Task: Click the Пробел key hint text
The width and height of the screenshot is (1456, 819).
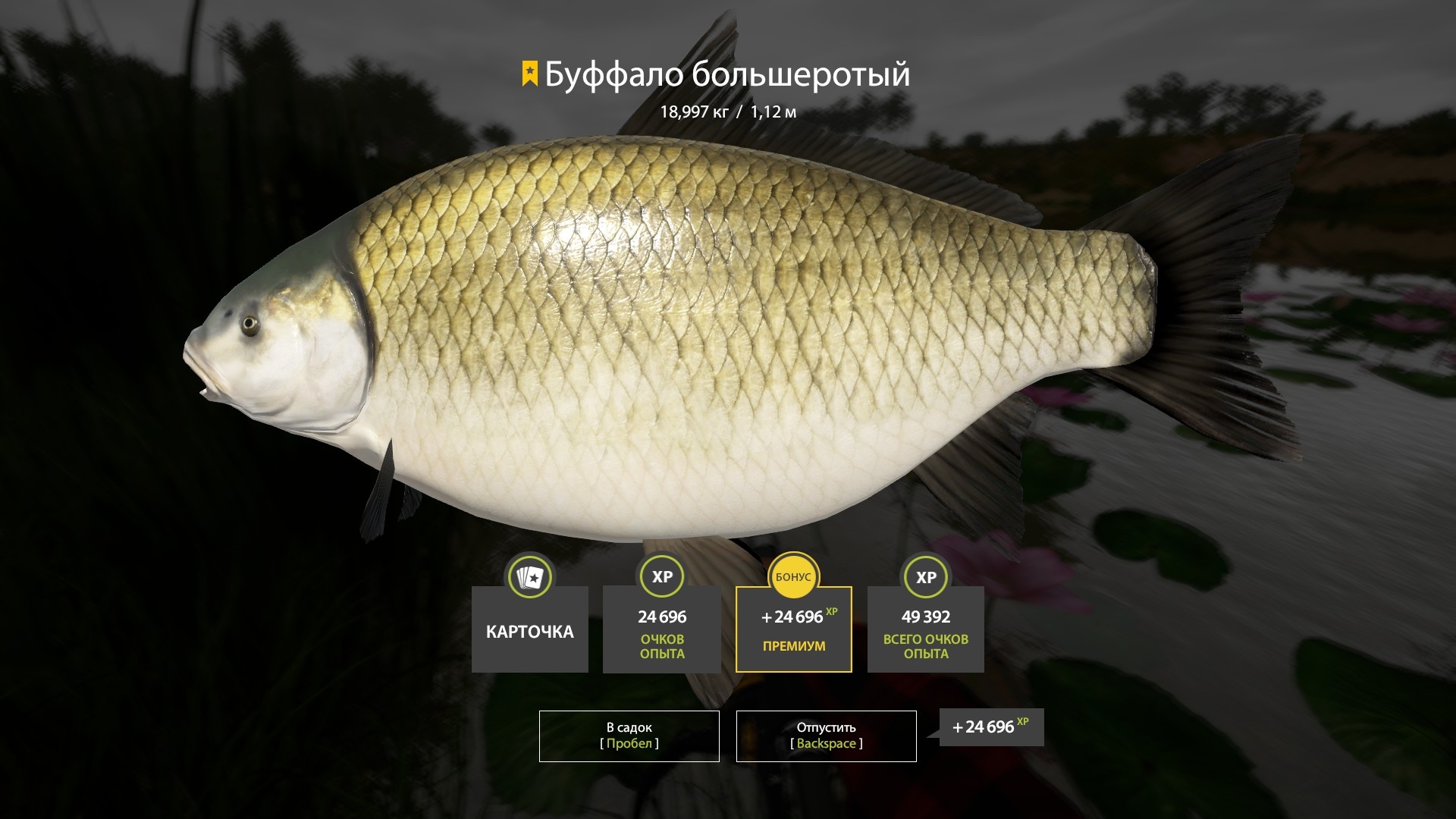Action: [x=629, y=745]
